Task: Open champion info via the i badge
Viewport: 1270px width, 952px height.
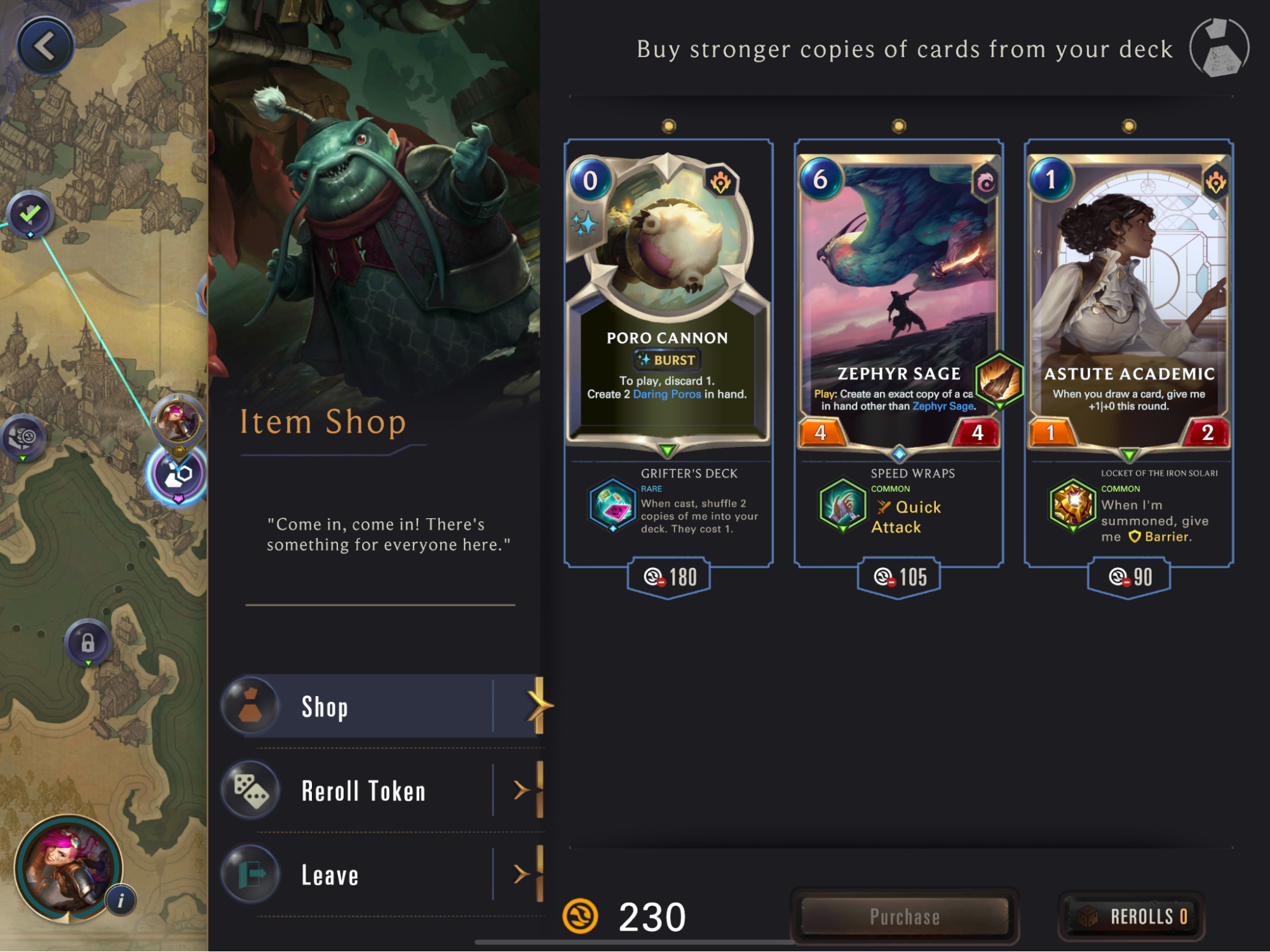Action: pos(121,900)
